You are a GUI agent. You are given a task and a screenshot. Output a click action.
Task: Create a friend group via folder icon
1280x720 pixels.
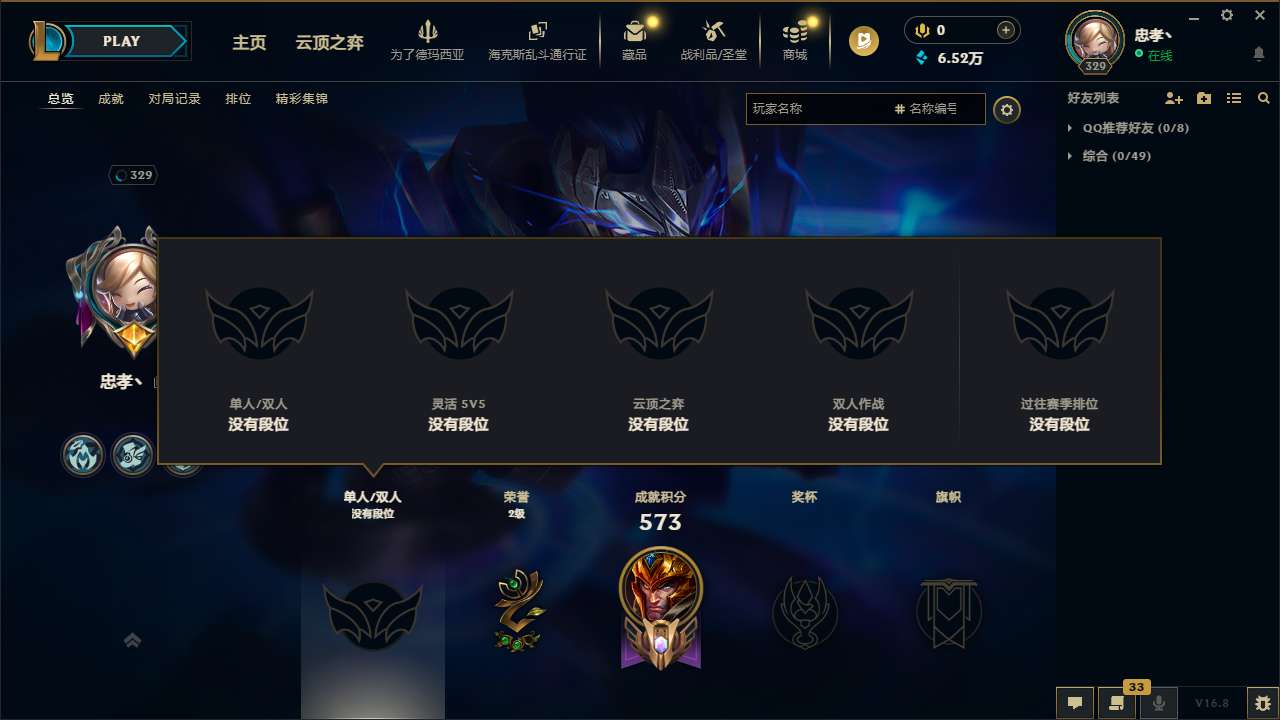(1203, 98)
